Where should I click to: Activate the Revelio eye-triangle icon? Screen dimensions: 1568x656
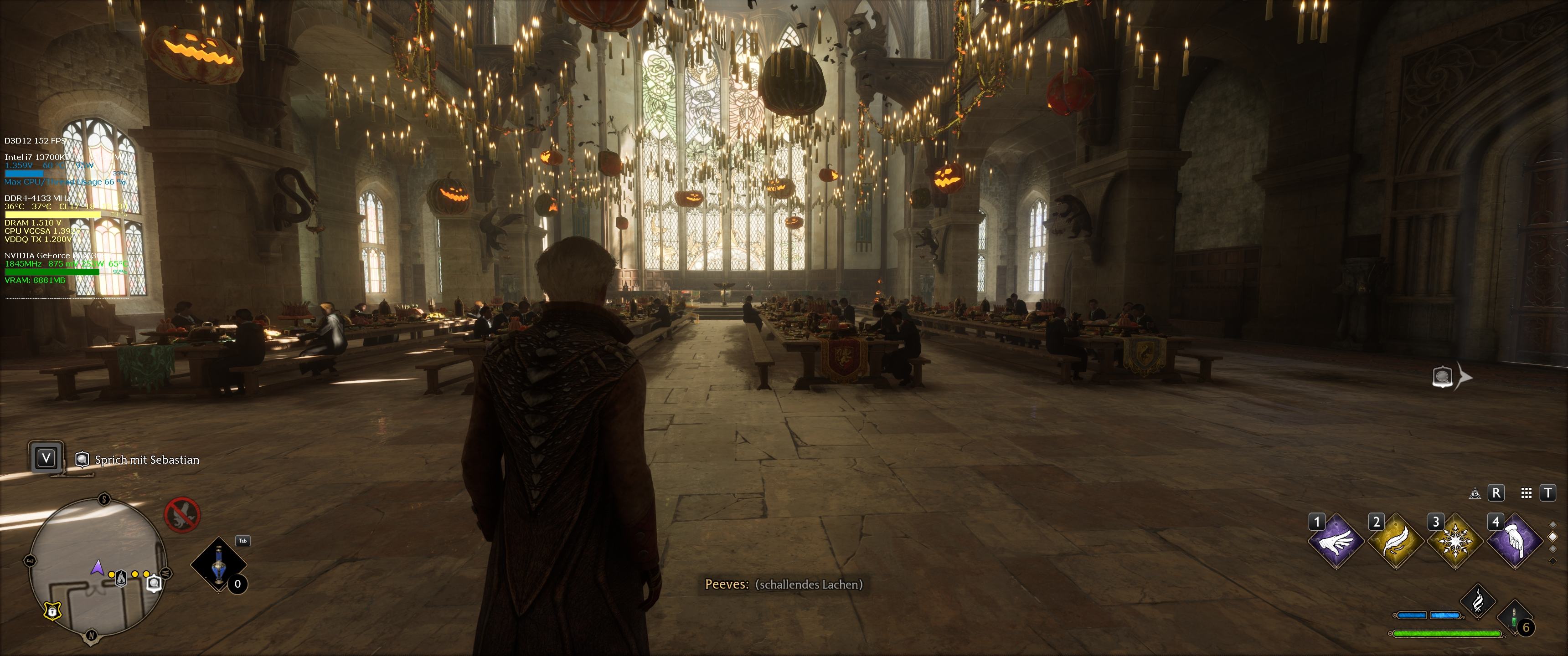point(1475,493)
